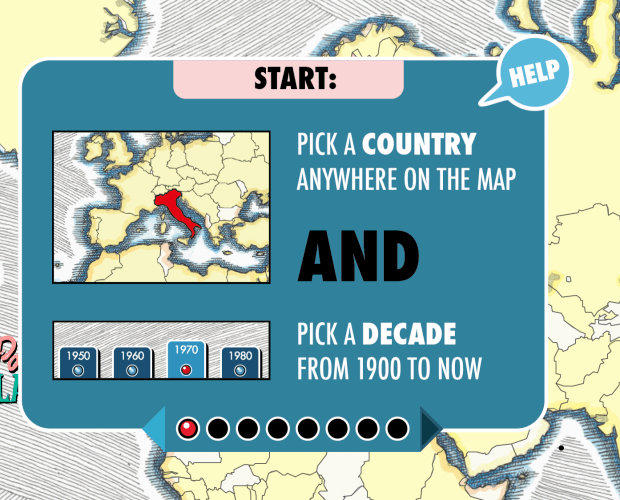Click the HELP speech bubble

pos(533,72)
